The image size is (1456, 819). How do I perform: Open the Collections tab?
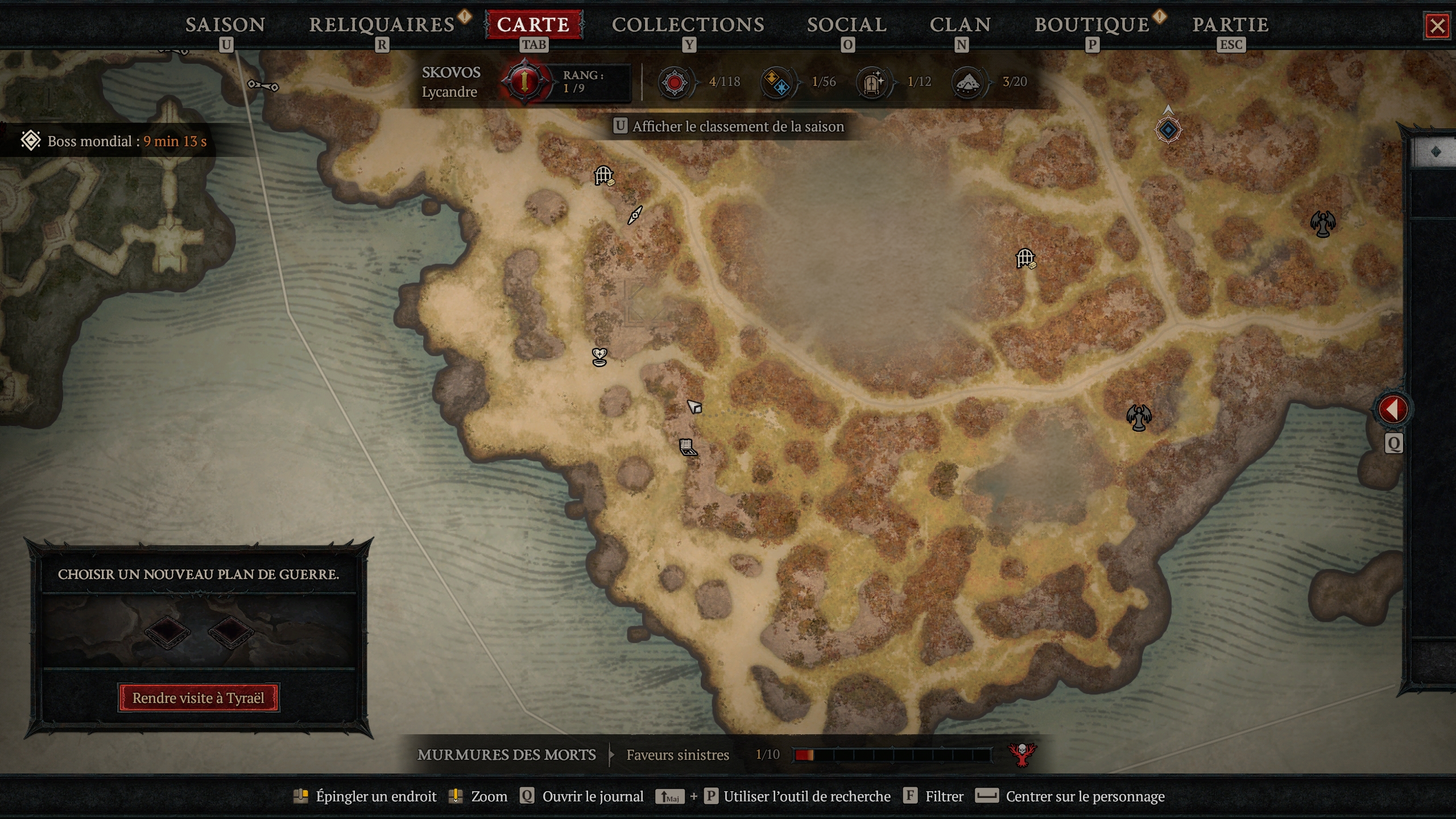point(688,24)
